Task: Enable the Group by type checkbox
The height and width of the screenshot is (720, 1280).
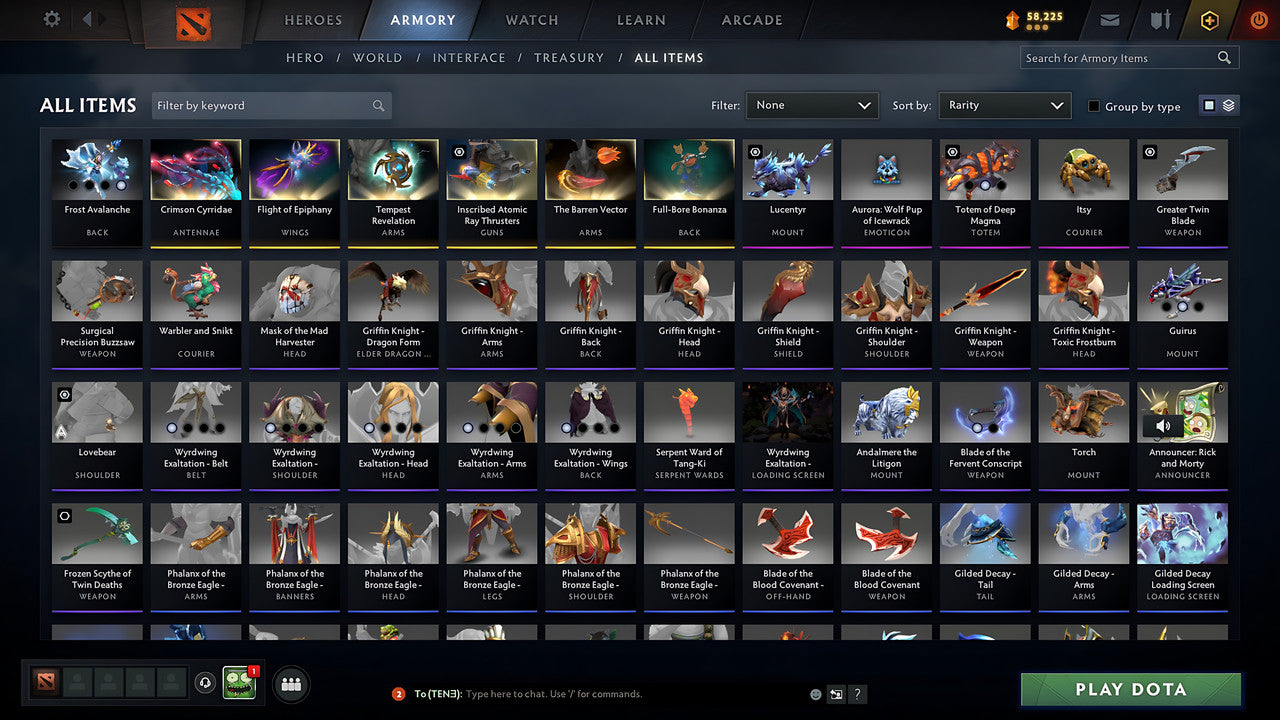Action: click(1095, 106)
